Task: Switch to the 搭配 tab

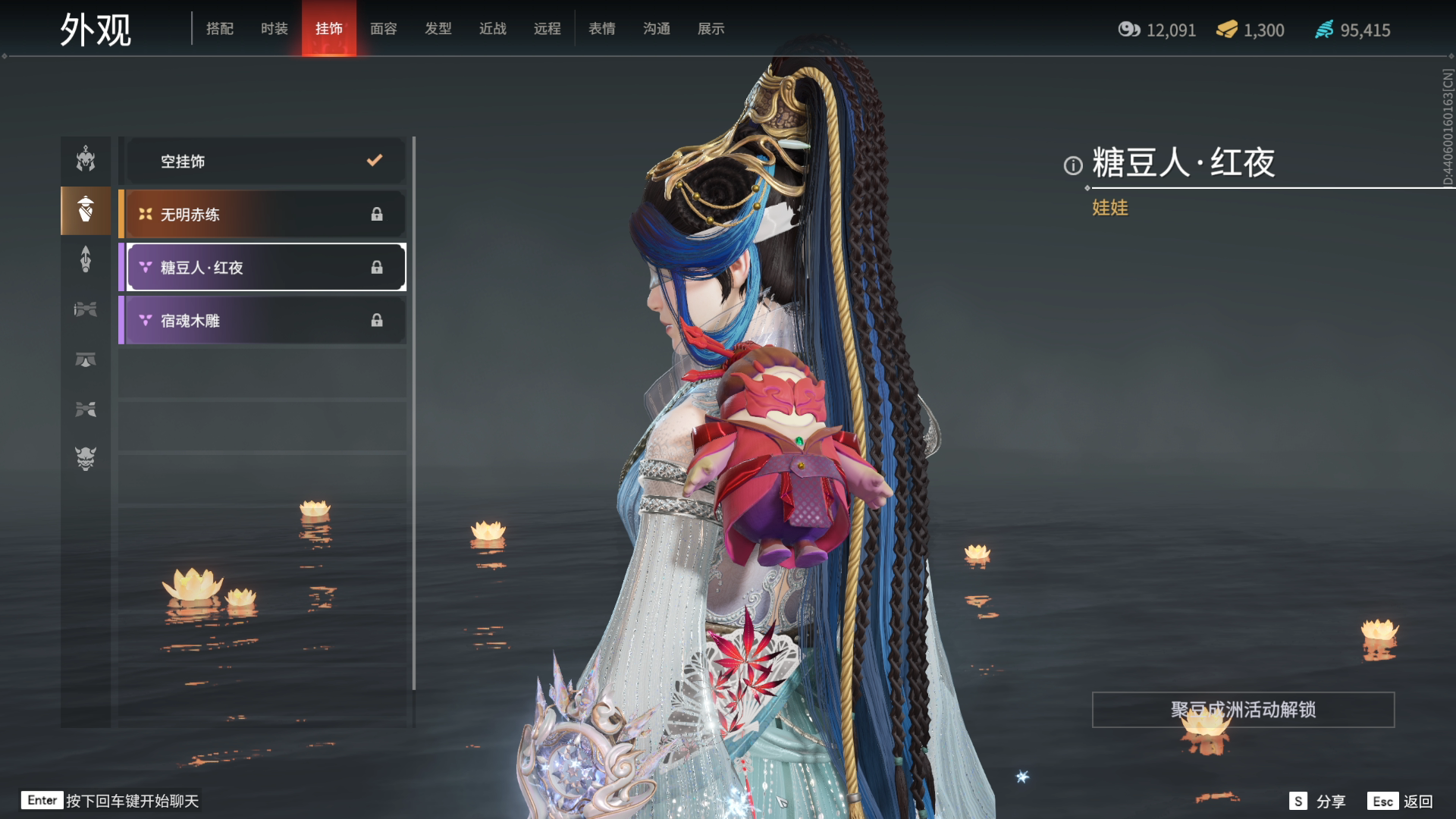Action: pos(220,29)
